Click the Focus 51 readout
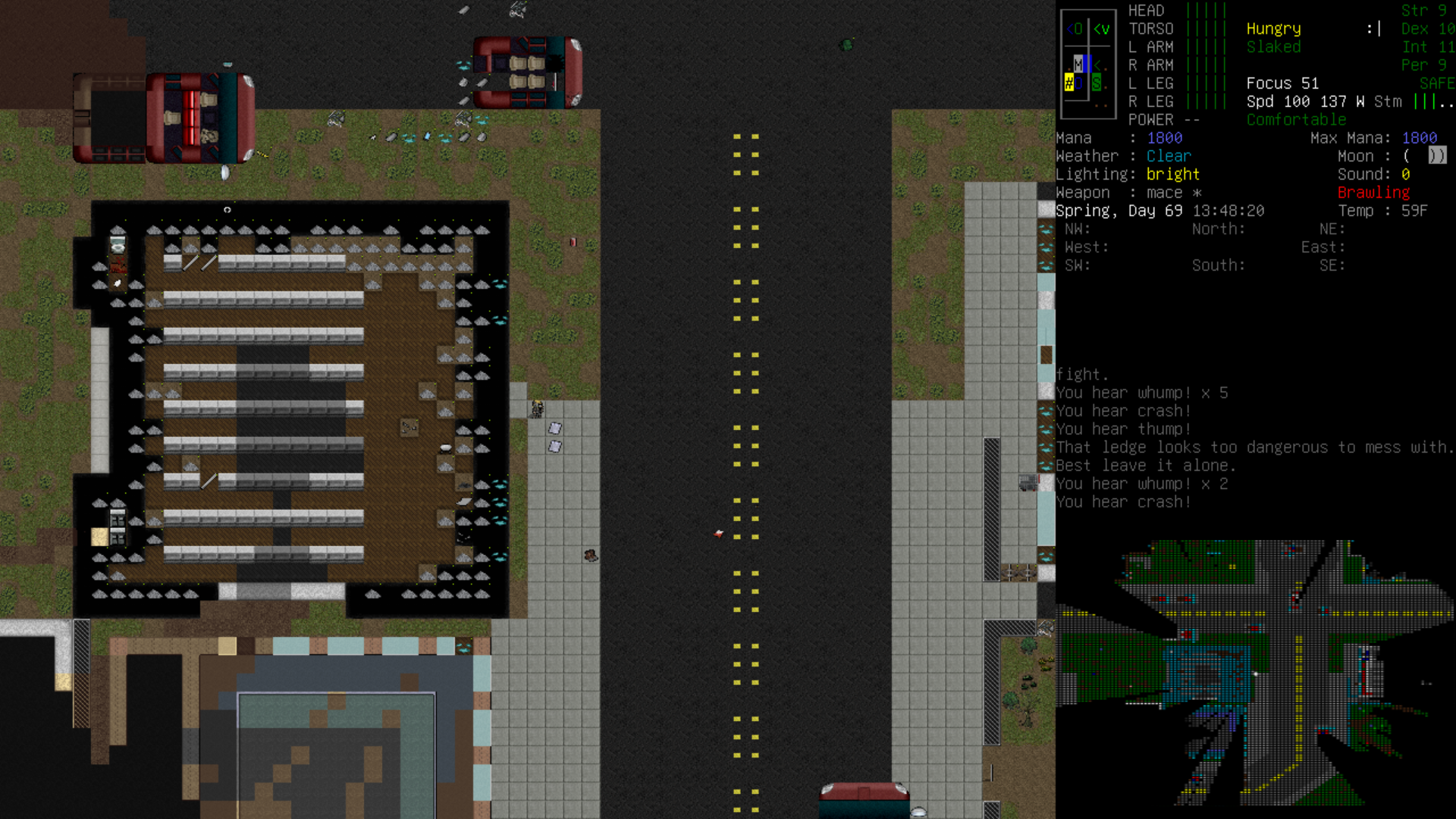The width and height of the screenshot is (1456, 819). (1282, 83)
